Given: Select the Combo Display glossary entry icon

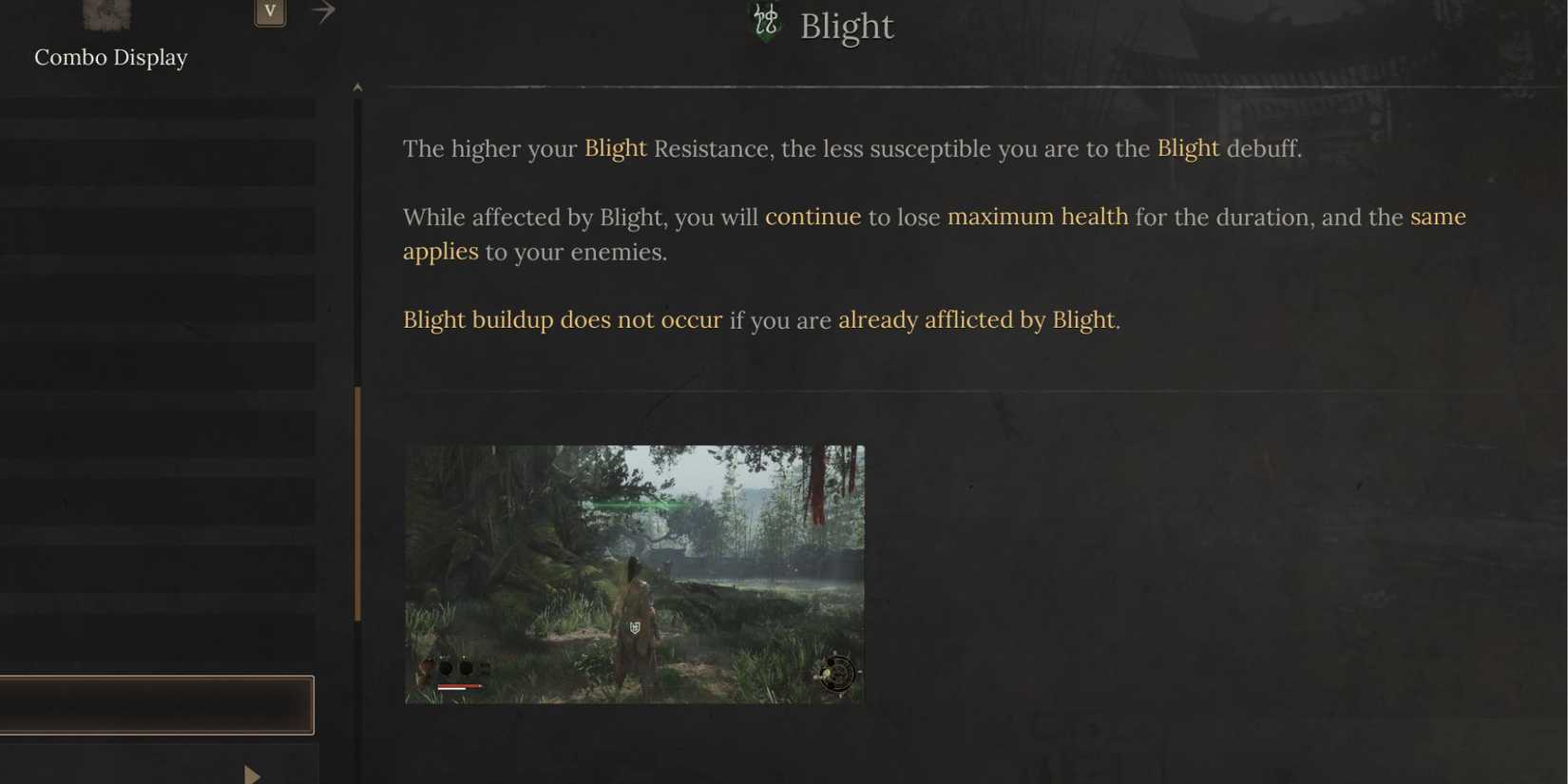Looking at the screenshot, I should point(105,14).
